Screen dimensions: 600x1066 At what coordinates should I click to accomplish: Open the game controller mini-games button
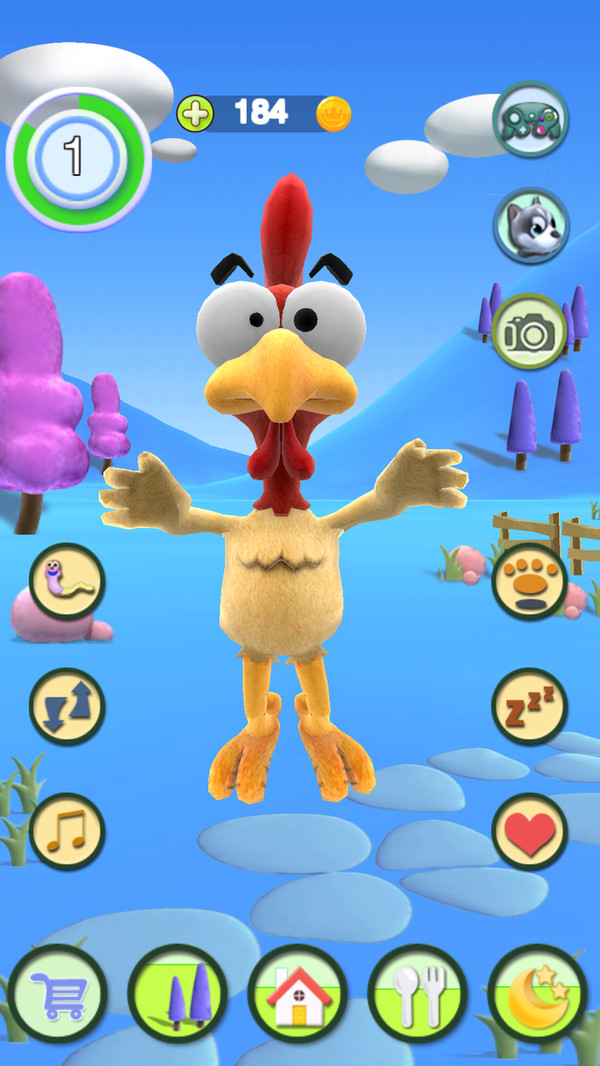pos(531,119)
